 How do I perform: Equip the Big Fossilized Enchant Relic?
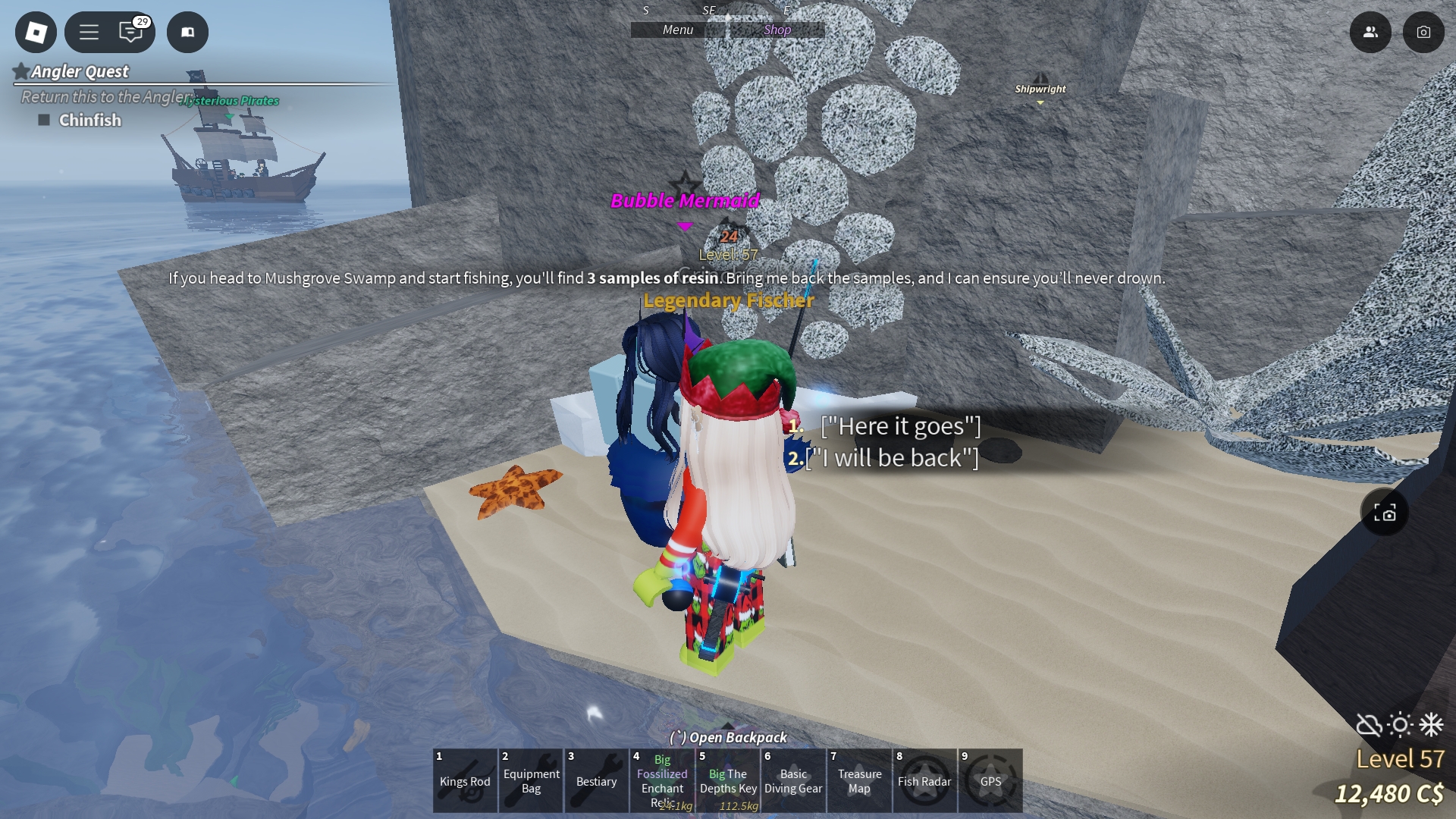[x=662, y=780]
